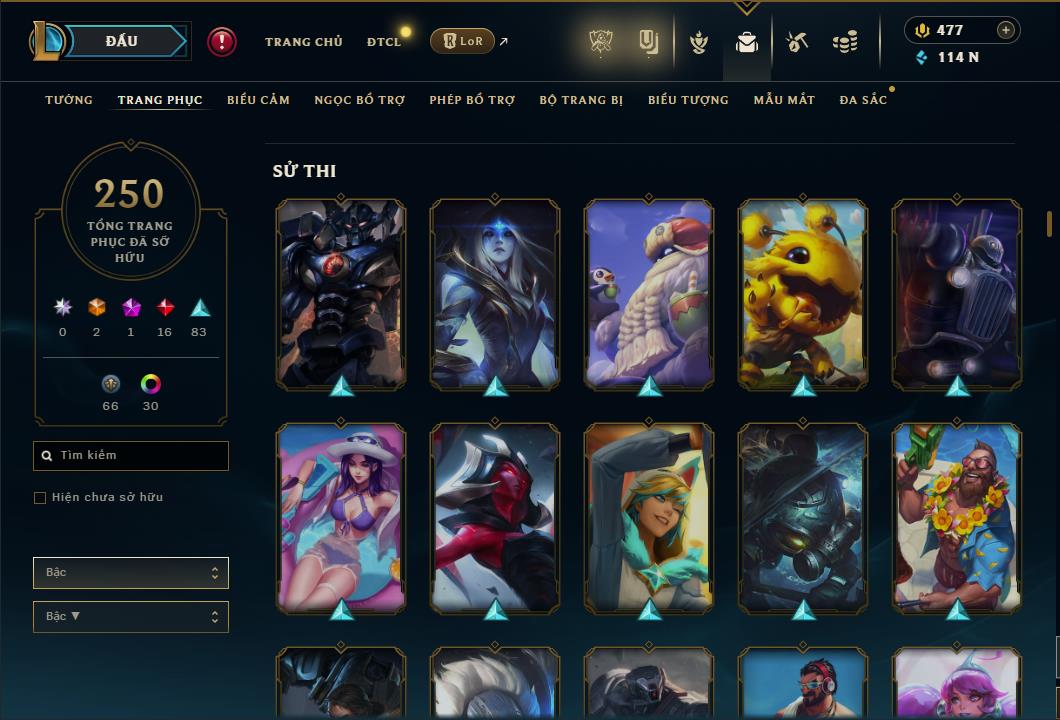Click the ĐẤU play button

[122, 41]
